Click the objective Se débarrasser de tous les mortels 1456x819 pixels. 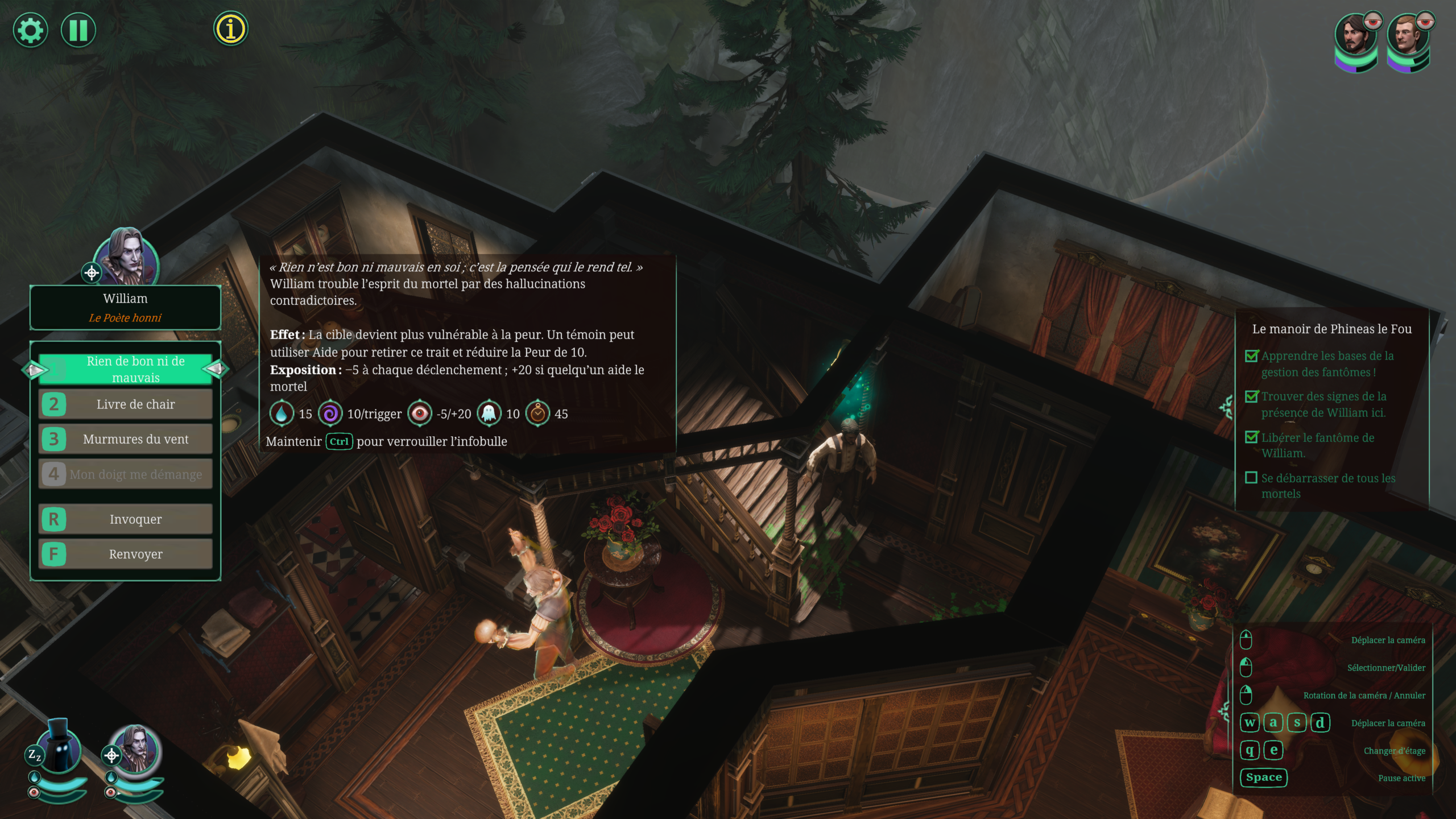point(1327,486)
